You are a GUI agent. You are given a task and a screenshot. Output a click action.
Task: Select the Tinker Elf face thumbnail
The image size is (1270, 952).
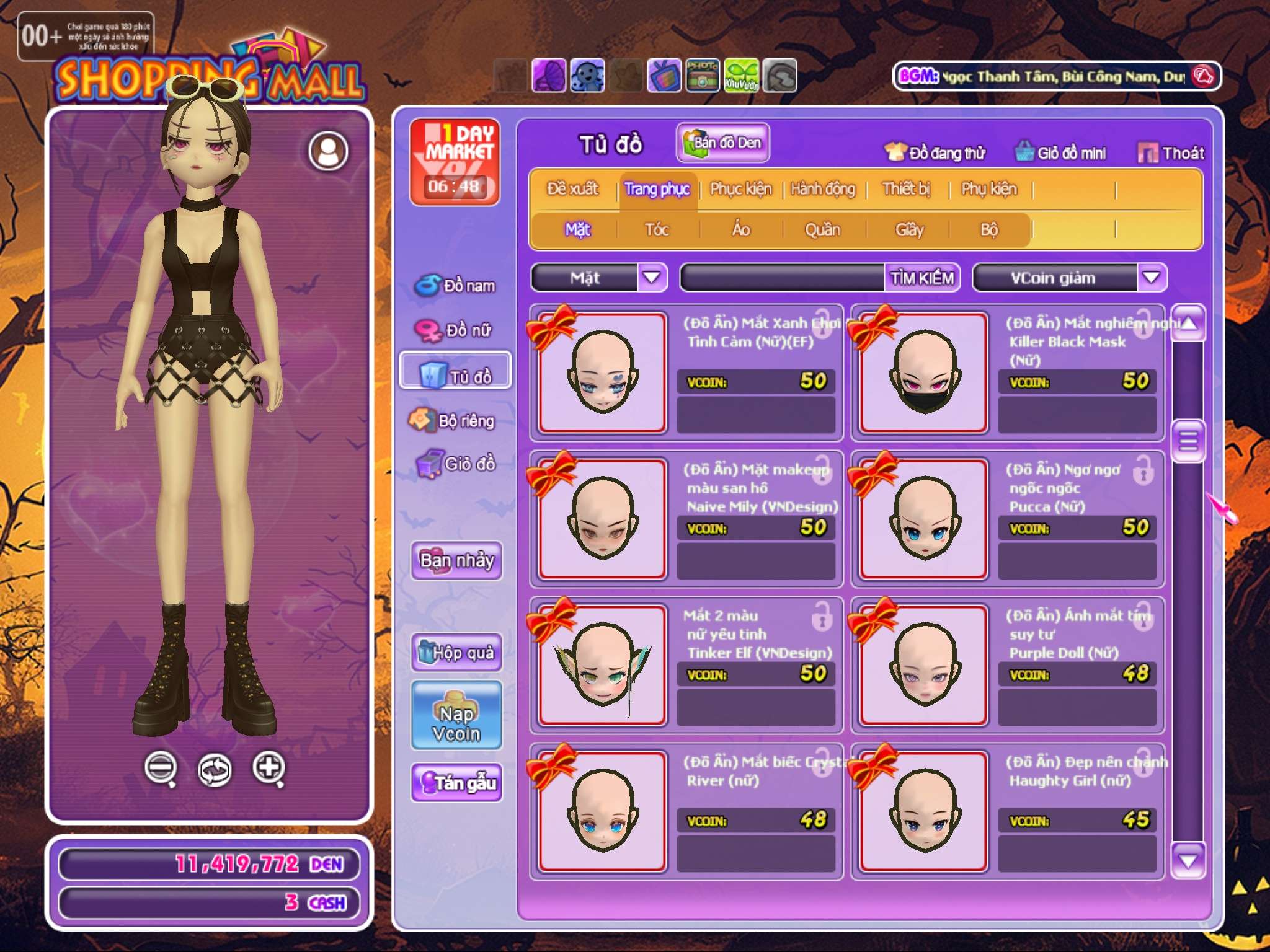602,665
